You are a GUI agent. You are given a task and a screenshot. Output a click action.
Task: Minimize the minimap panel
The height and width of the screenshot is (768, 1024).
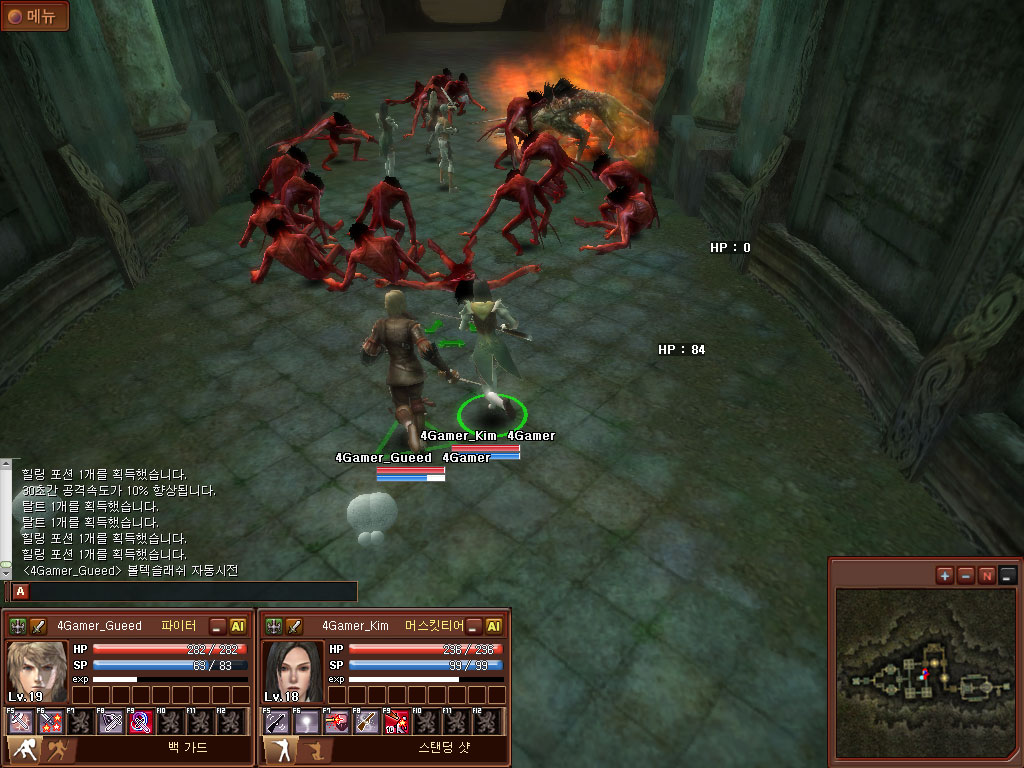(x=1007, y=575)
